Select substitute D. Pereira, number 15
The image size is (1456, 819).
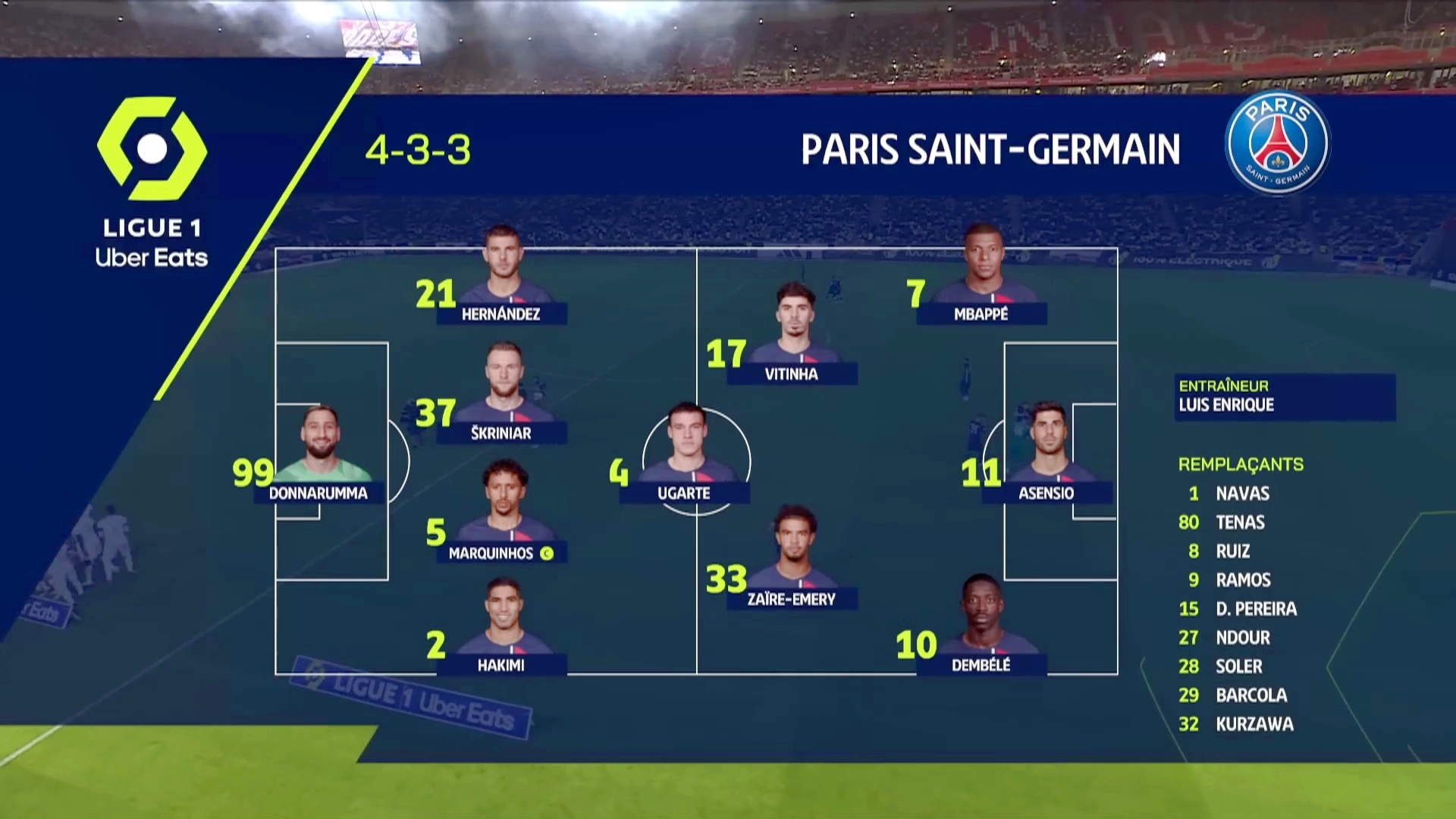(x=1256, y=609)
